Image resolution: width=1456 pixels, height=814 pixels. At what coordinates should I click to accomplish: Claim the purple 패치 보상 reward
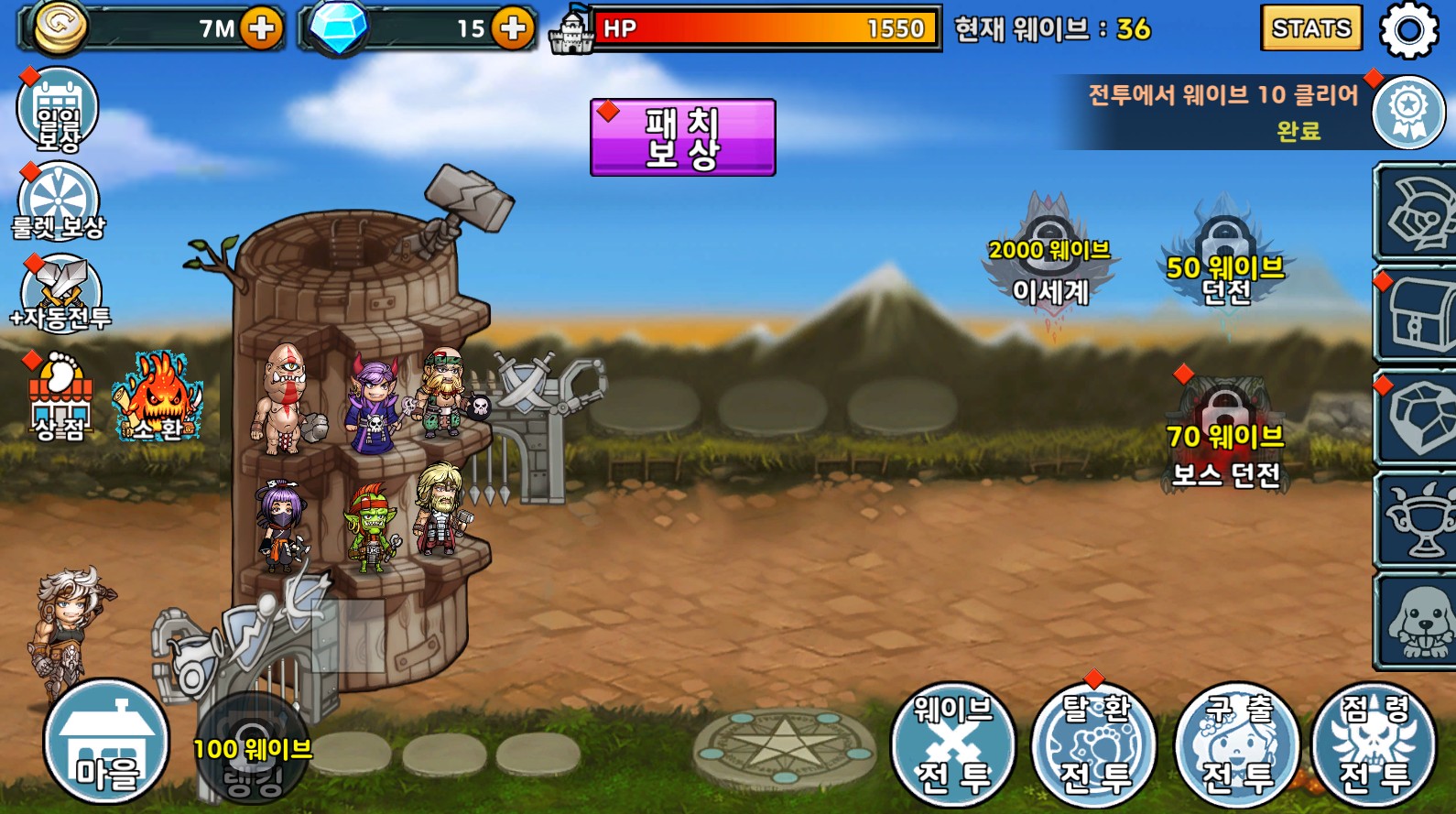pos(682,137)
